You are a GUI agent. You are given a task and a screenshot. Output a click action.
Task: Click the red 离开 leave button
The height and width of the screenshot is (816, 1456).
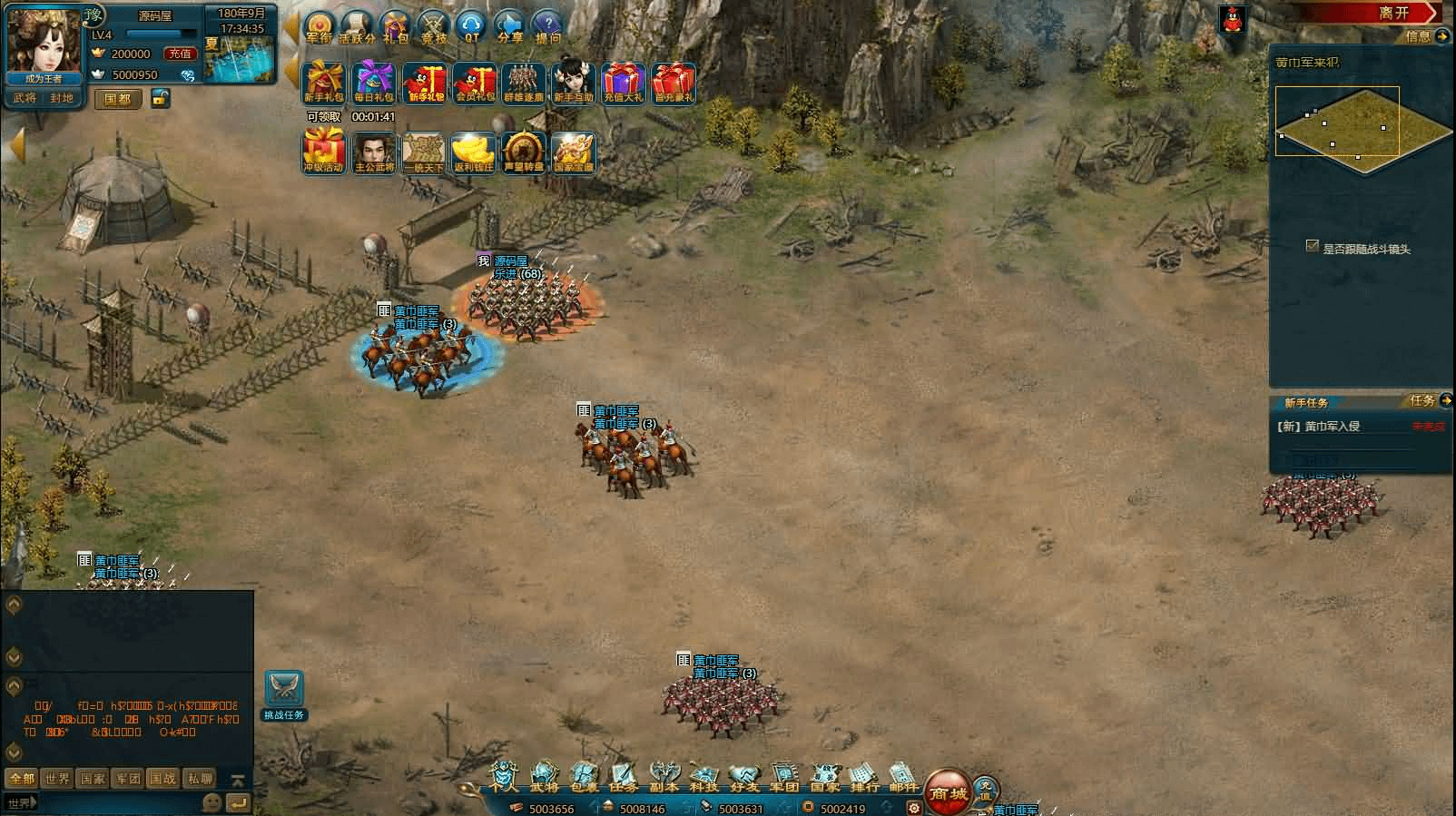coord(1394,13)
